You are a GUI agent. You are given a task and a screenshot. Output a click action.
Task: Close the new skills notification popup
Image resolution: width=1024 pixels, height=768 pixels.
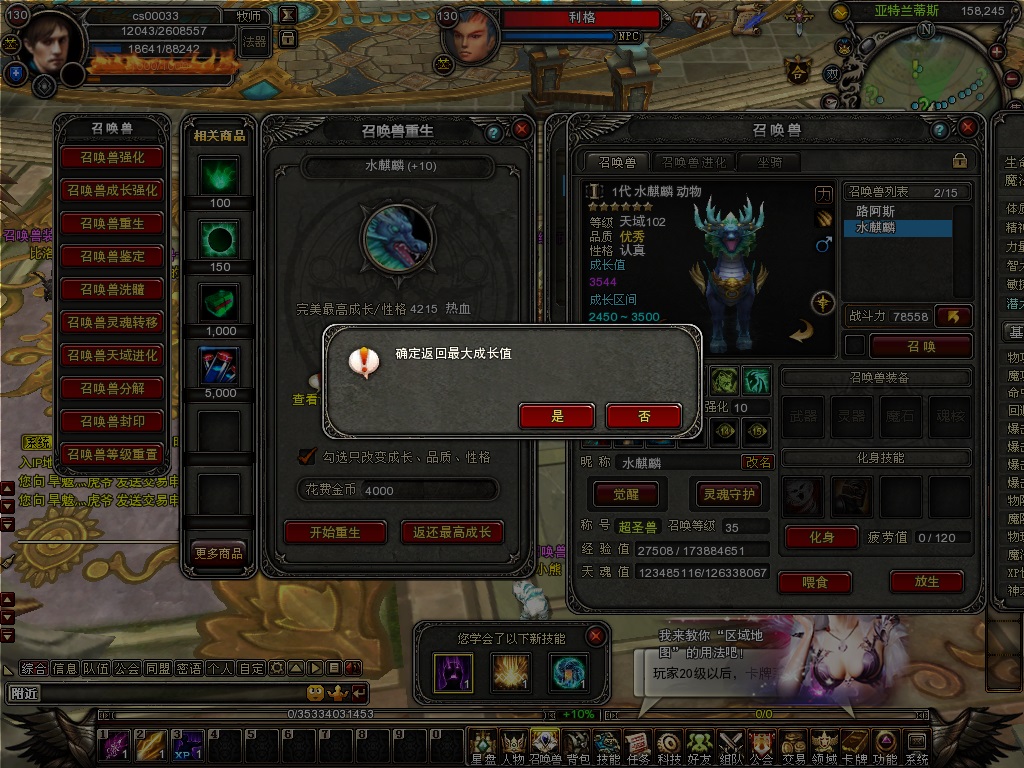point(596,636)
